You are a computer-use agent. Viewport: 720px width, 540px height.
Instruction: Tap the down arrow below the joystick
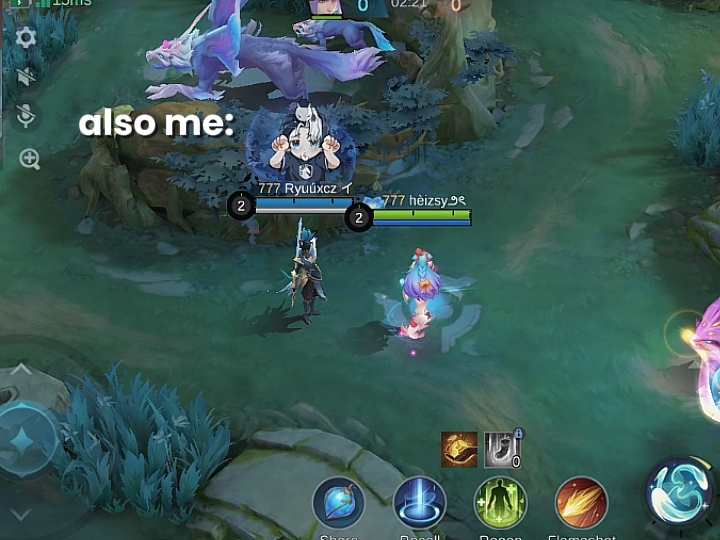click(21, 515)
